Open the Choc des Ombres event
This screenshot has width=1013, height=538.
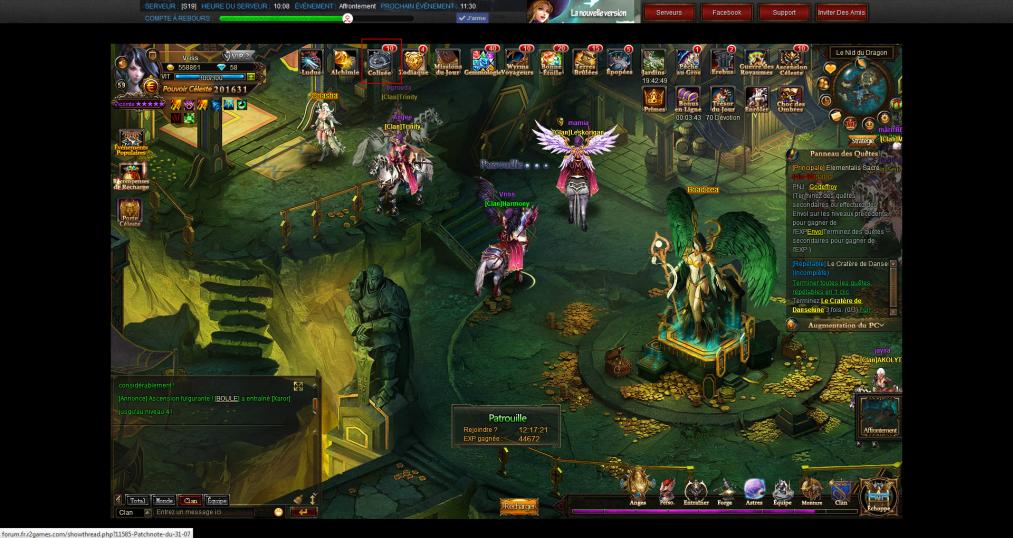pos(791,97)
